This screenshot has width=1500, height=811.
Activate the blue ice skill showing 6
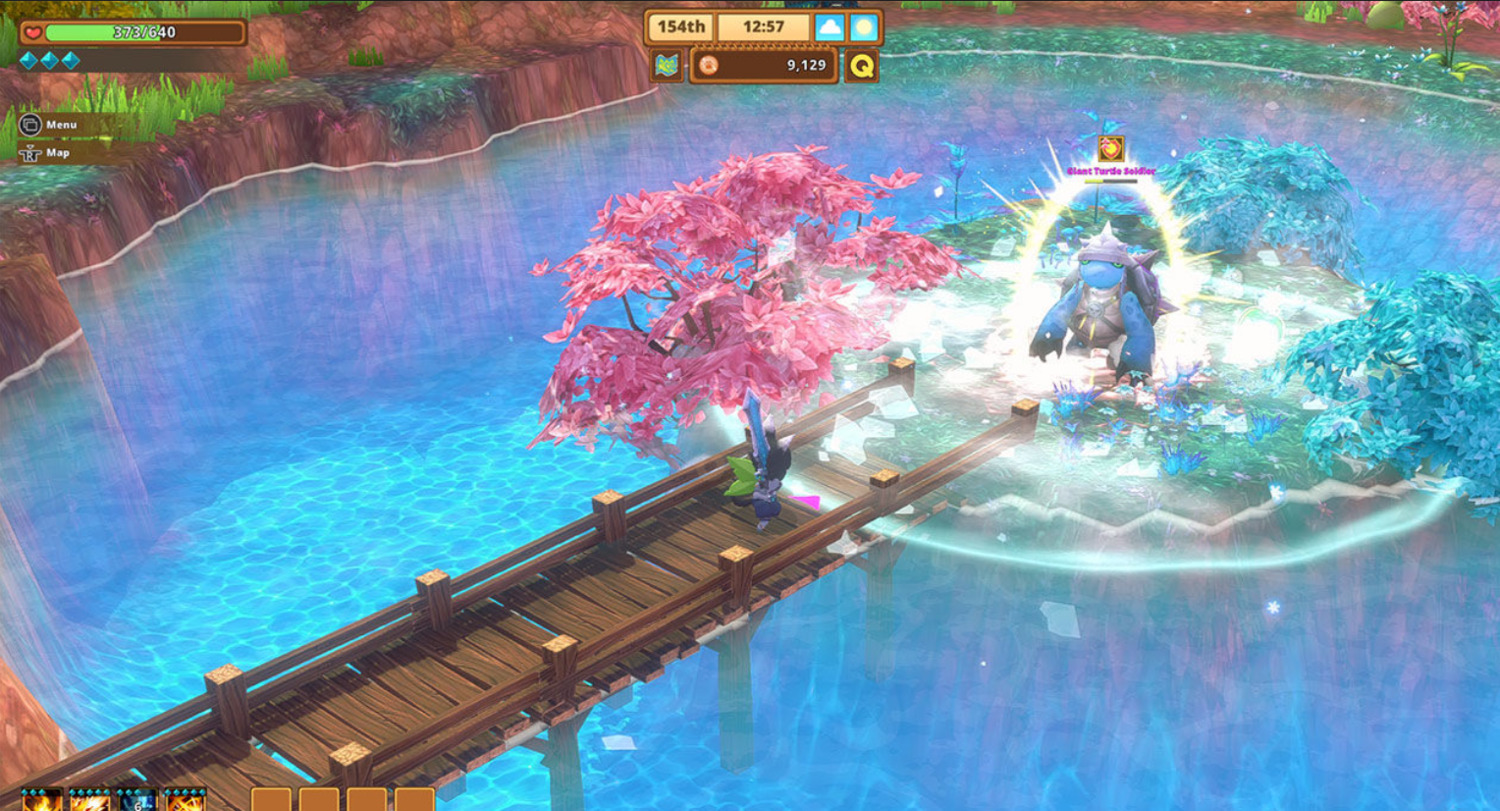(x=137, y=800)
